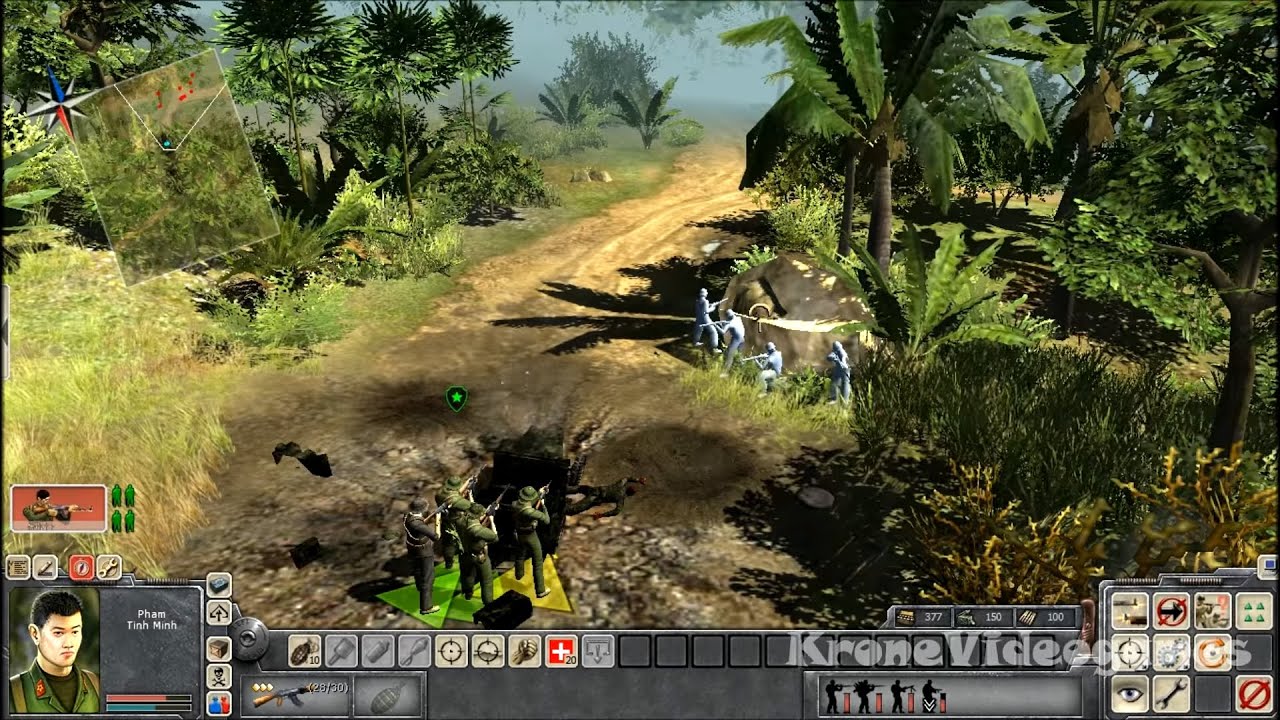Screen dimensions: 1280x720
Task: Toggle hold fire with the crossed arrow icon
Action: 1172,610
